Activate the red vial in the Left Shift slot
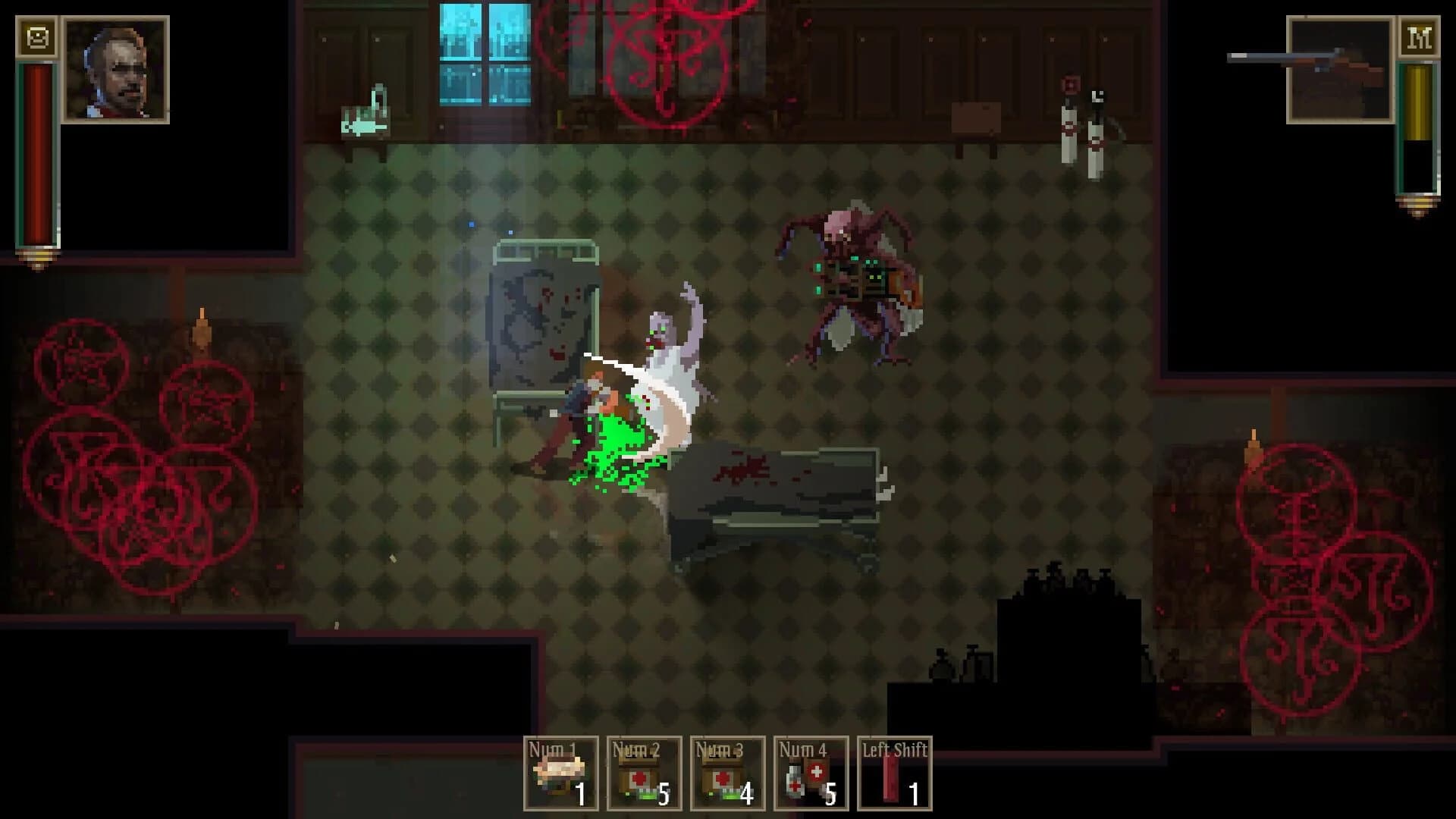The image size is (1456, 819). pos(896,773)
